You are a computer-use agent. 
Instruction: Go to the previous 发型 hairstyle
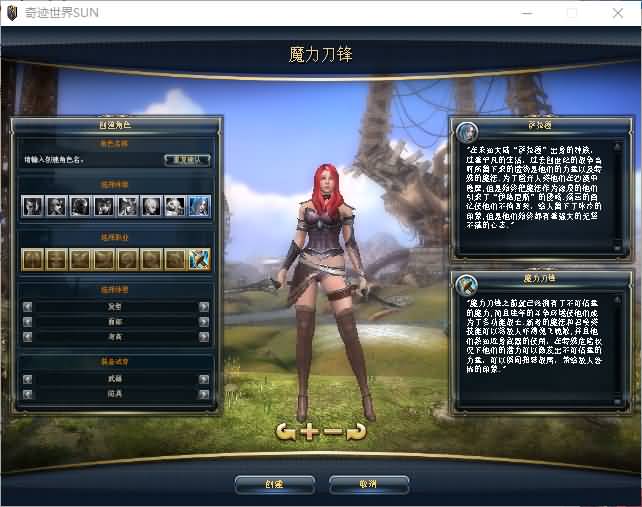(27, 307)
